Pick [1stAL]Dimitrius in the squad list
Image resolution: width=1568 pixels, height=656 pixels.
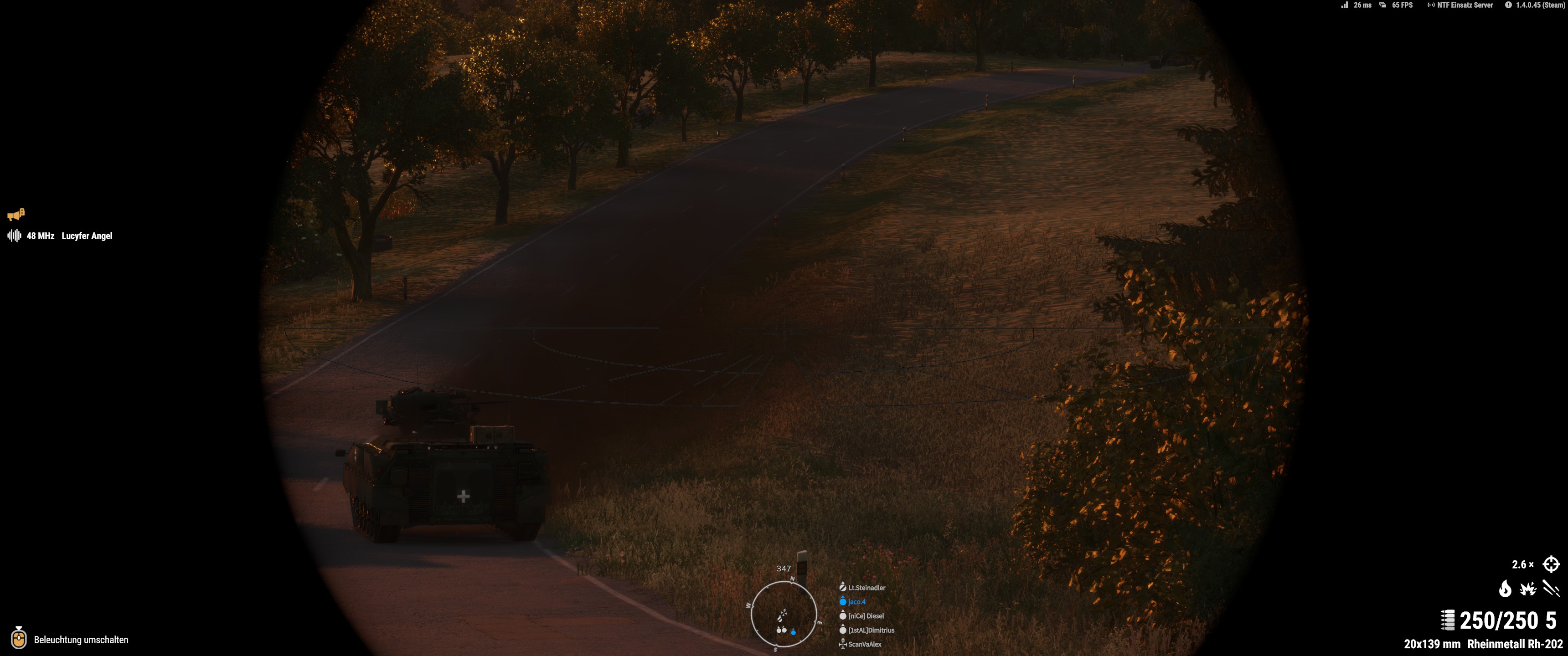[x=871, y=630]
